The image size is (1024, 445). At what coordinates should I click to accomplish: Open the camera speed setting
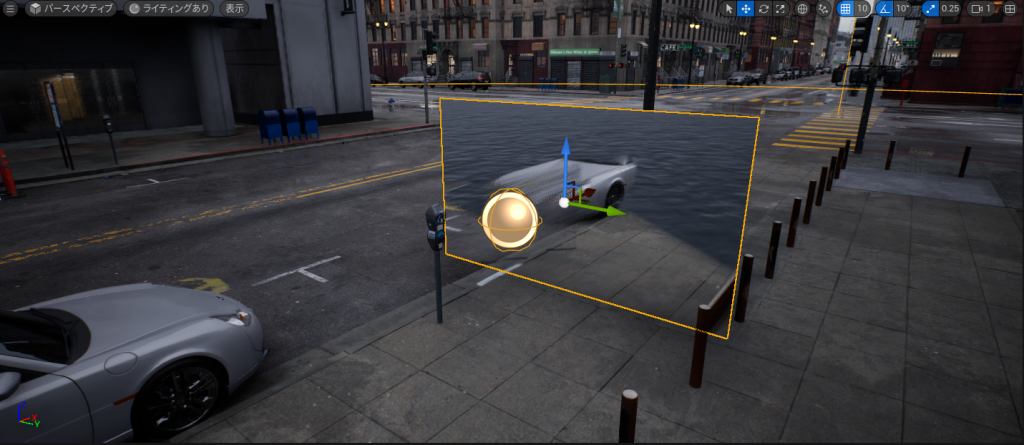(982, 8)
